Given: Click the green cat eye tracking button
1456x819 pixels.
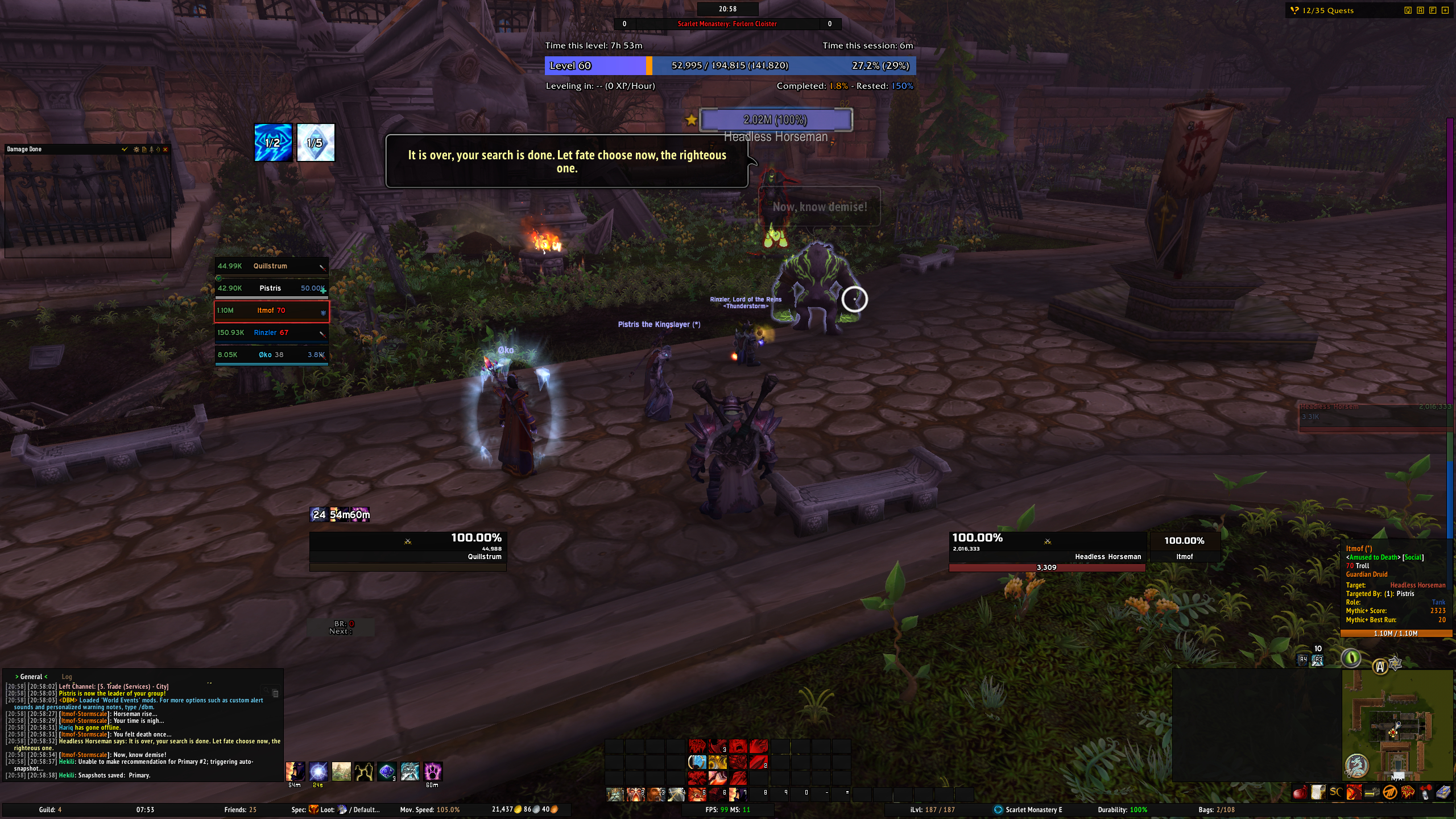Looking at the screenshot, I should [1351, 659].
